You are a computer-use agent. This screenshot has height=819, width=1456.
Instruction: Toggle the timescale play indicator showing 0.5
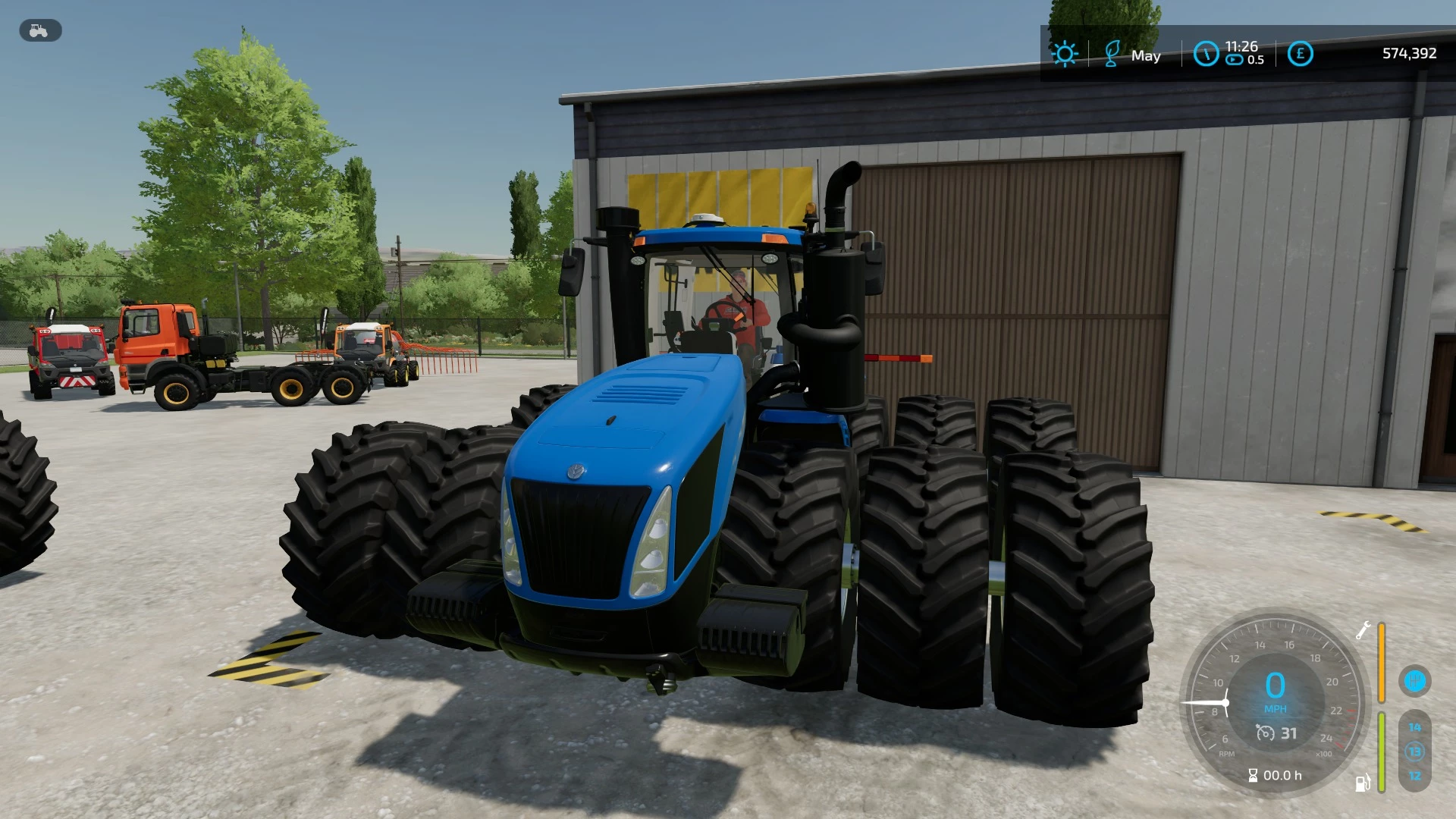tap(1233, 59)
